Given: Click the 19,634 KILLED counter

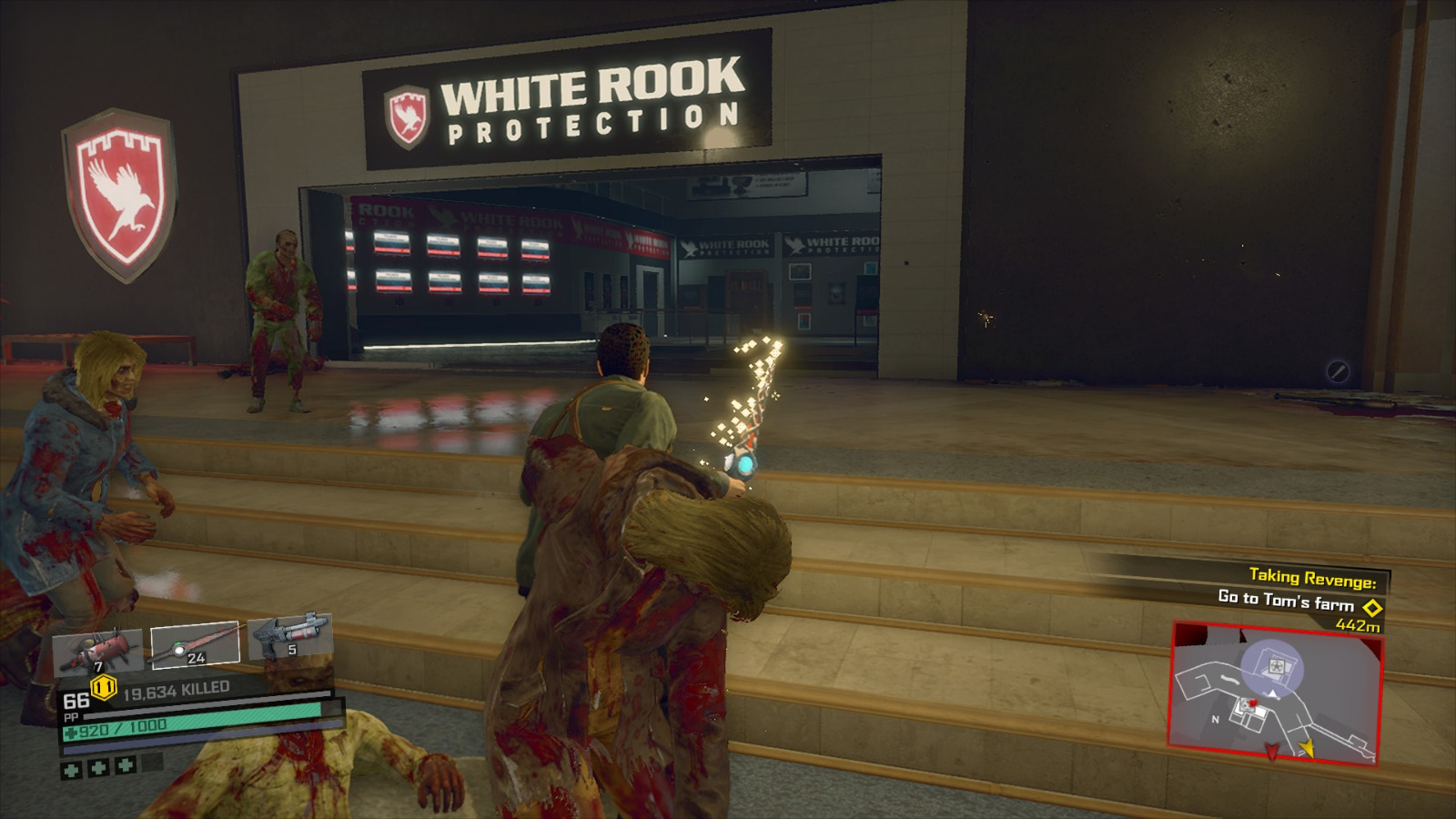Looking at the screenshot, I should (x=176, y=690).
